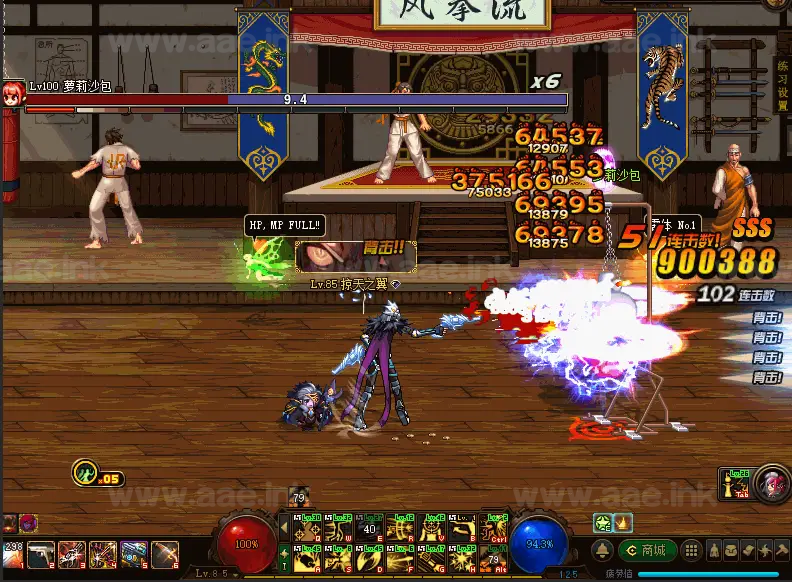Screen dimensions: 792x582
Task: Open the 练习设置 practice settings sign
Action: pyautogui.click(x=782, y=86)
